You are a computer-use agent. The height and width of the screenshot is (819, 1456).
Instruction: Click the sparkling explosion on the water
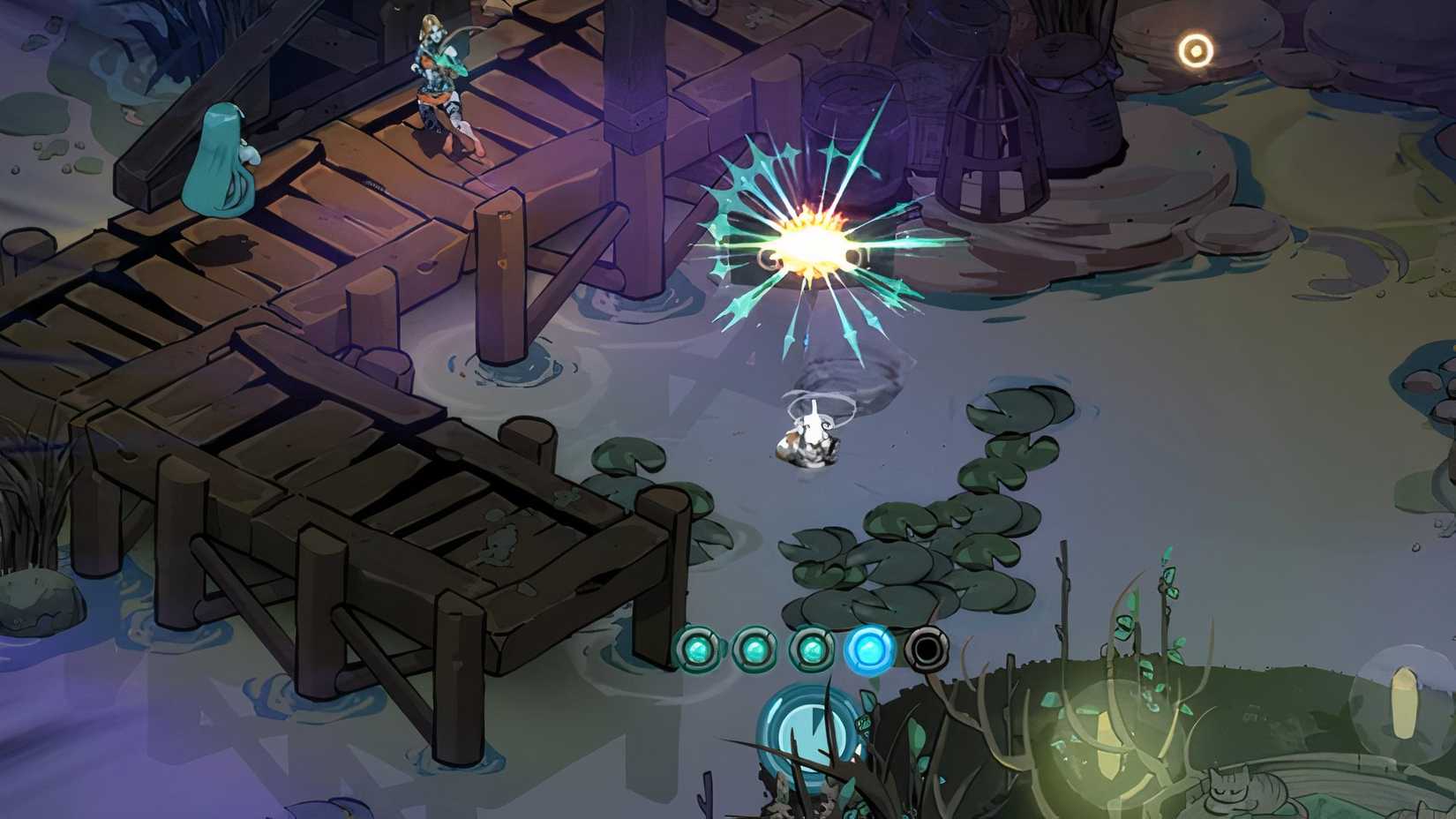click(x=812, y=247)
